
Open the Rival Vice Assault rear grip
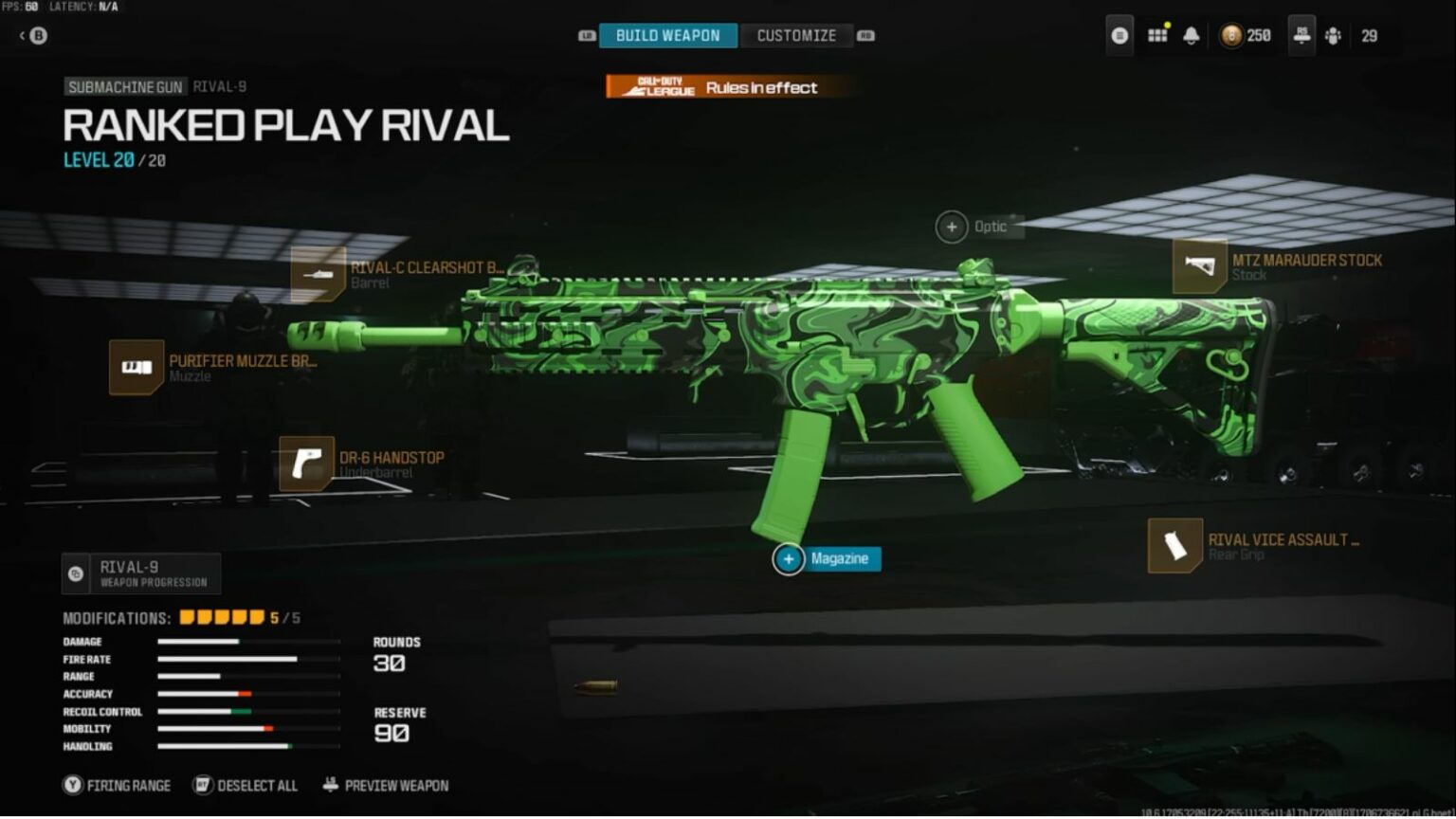pos(1175,546)
